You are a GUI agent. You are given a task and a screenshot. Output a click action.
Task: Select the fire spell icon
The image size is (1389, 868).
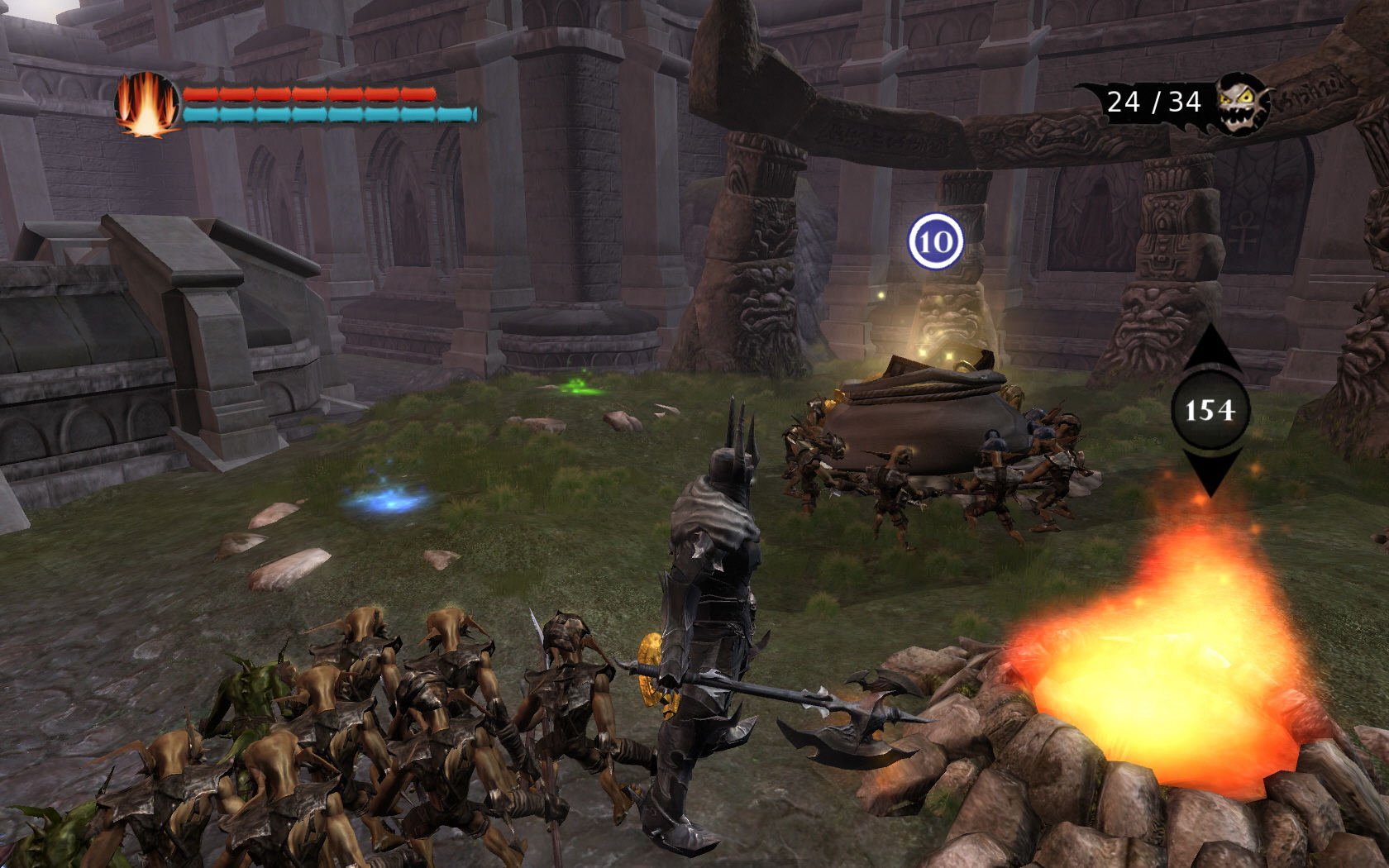tap(147, 104)
